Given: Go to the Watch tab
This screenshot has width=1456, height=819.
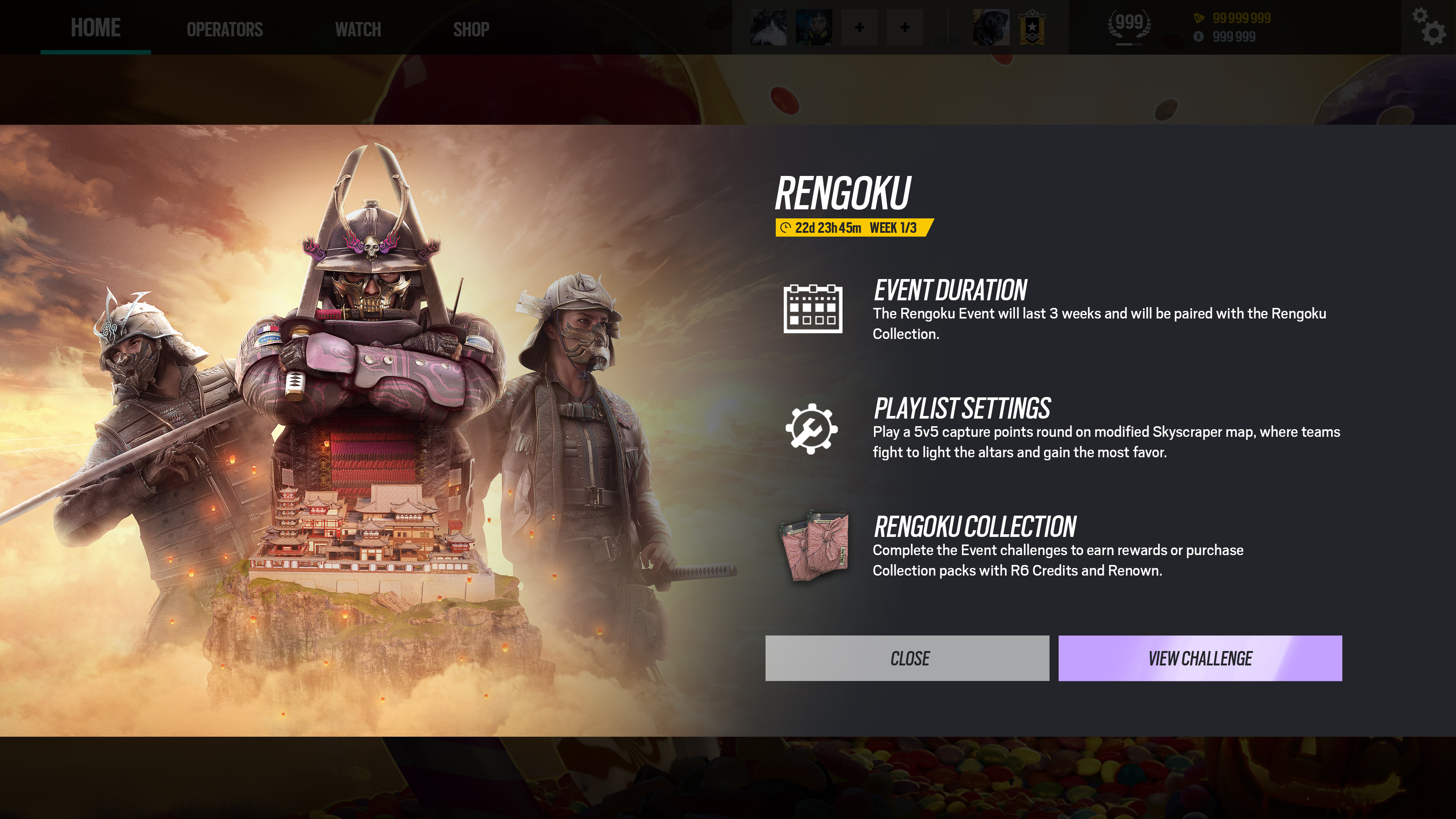Looking at the screenshot, I should point(358,29).
